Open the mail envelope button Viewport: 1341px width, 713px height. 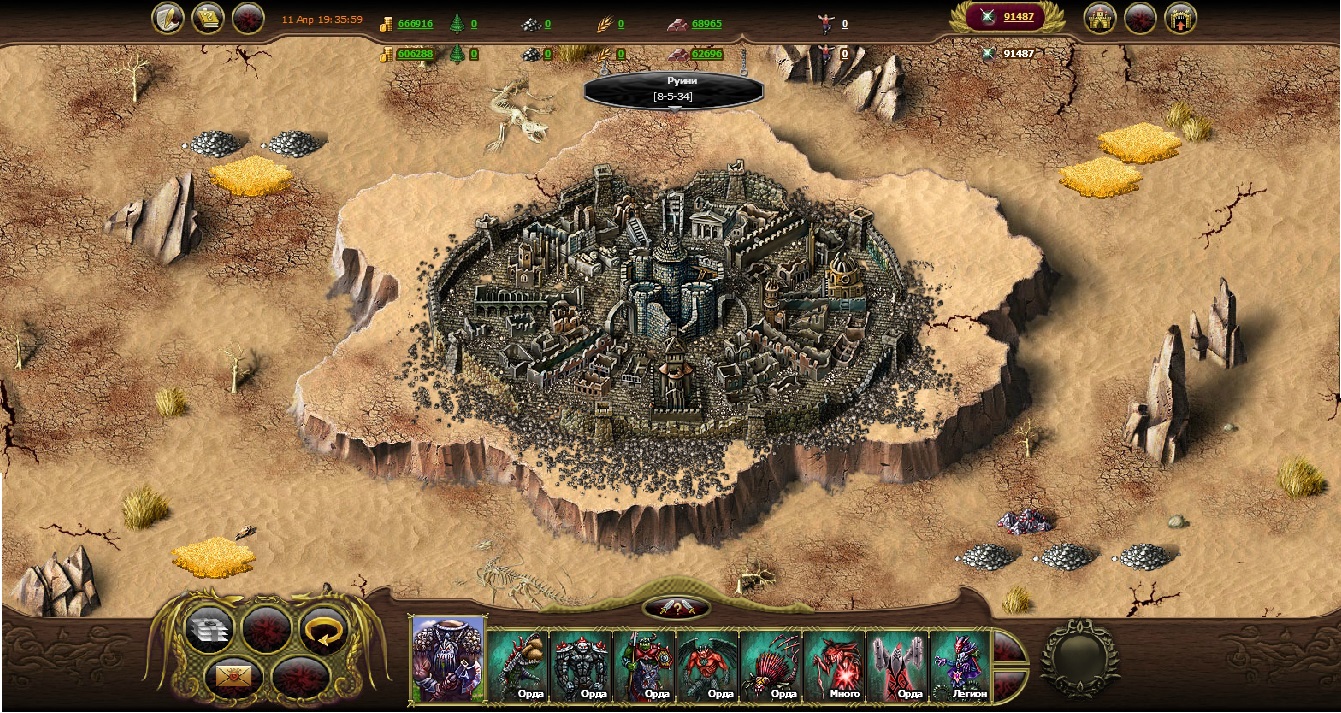[x=233, y=676]
